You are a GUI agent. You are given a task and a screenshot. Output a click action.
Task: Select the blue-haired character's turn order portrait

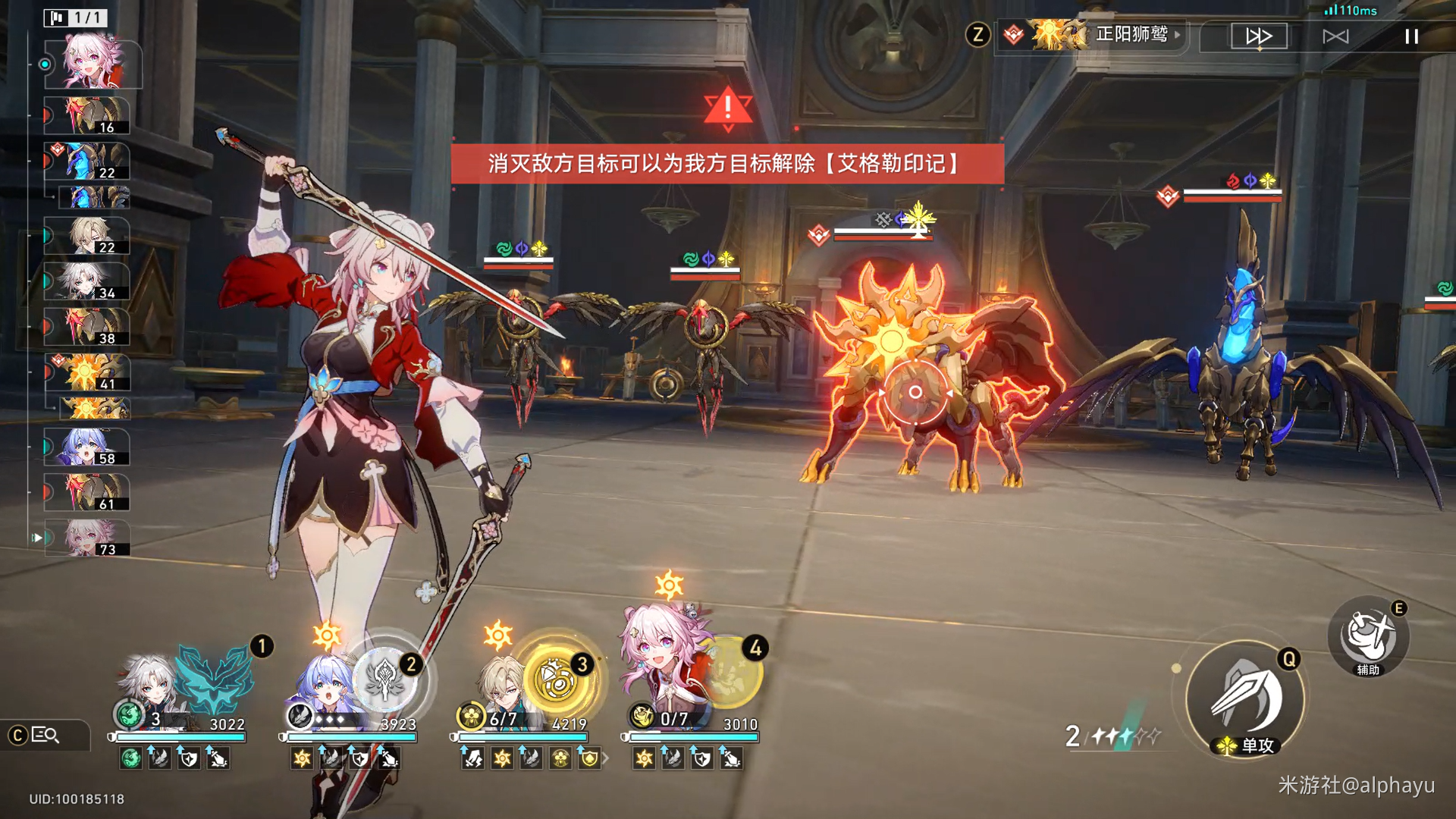87,447
